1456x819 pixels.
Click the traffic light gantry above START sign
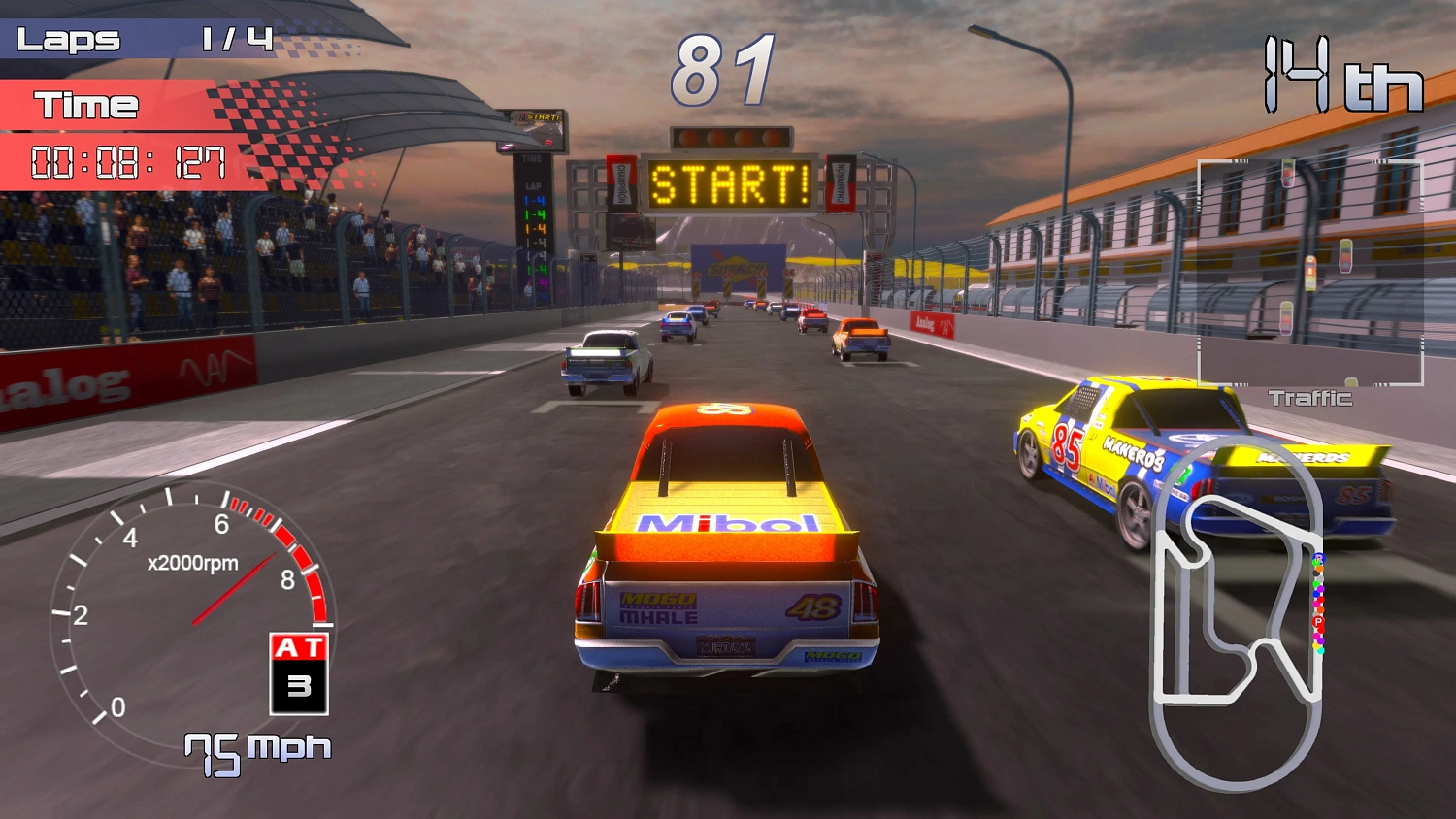click(x=733, y=139)
